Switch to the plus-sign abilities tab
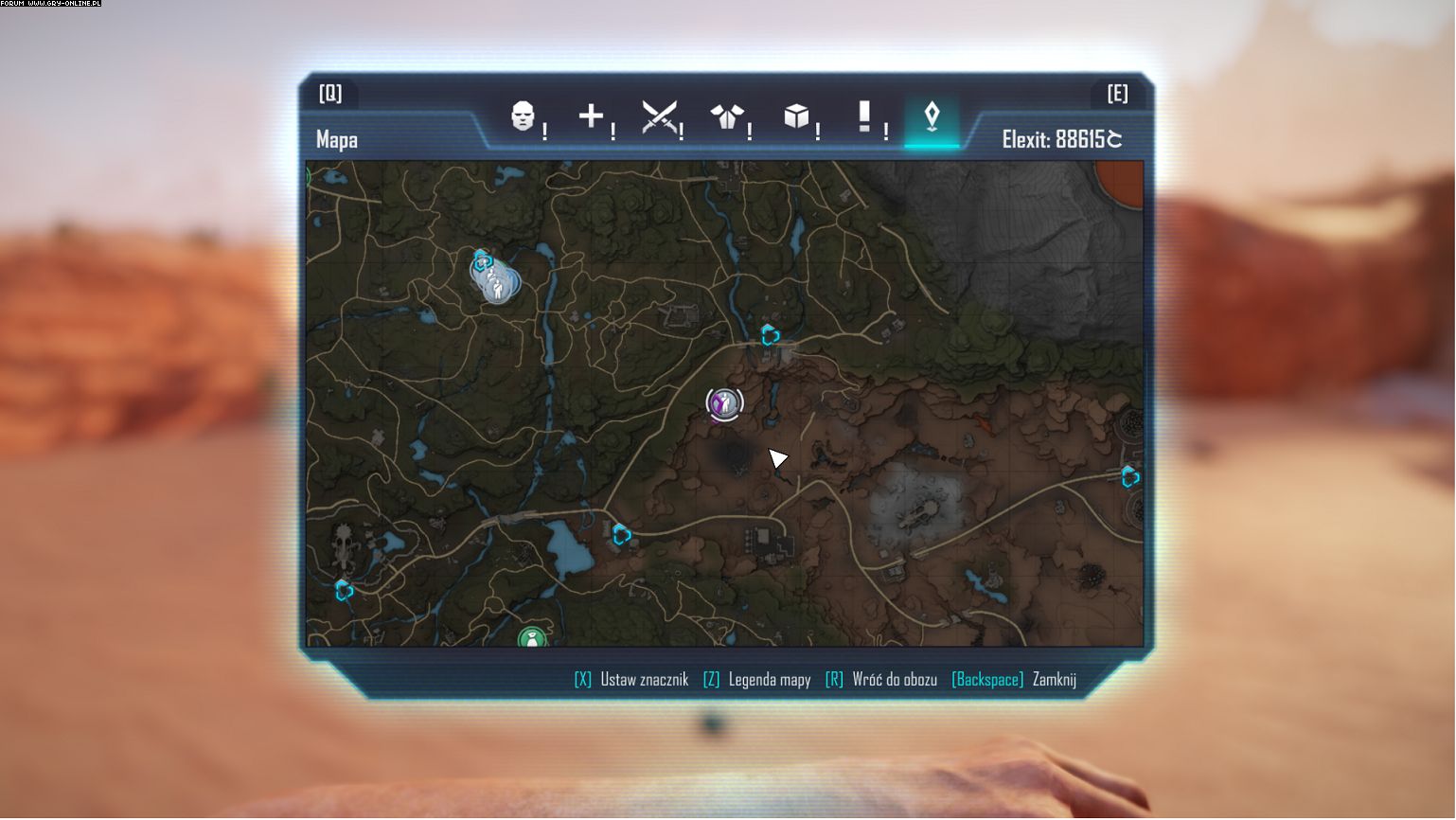Image resolution: width=1456 pixels, height=820 pixels. click(591, 116)
